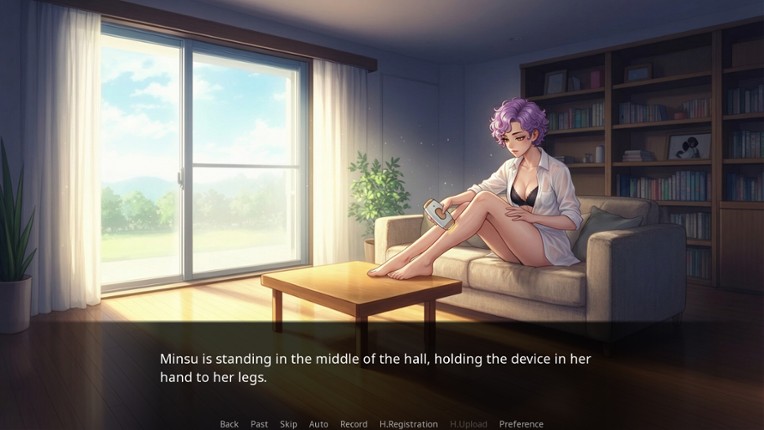Open the Past dialogue log
764x430 pixels.
(x=259, y=424)
